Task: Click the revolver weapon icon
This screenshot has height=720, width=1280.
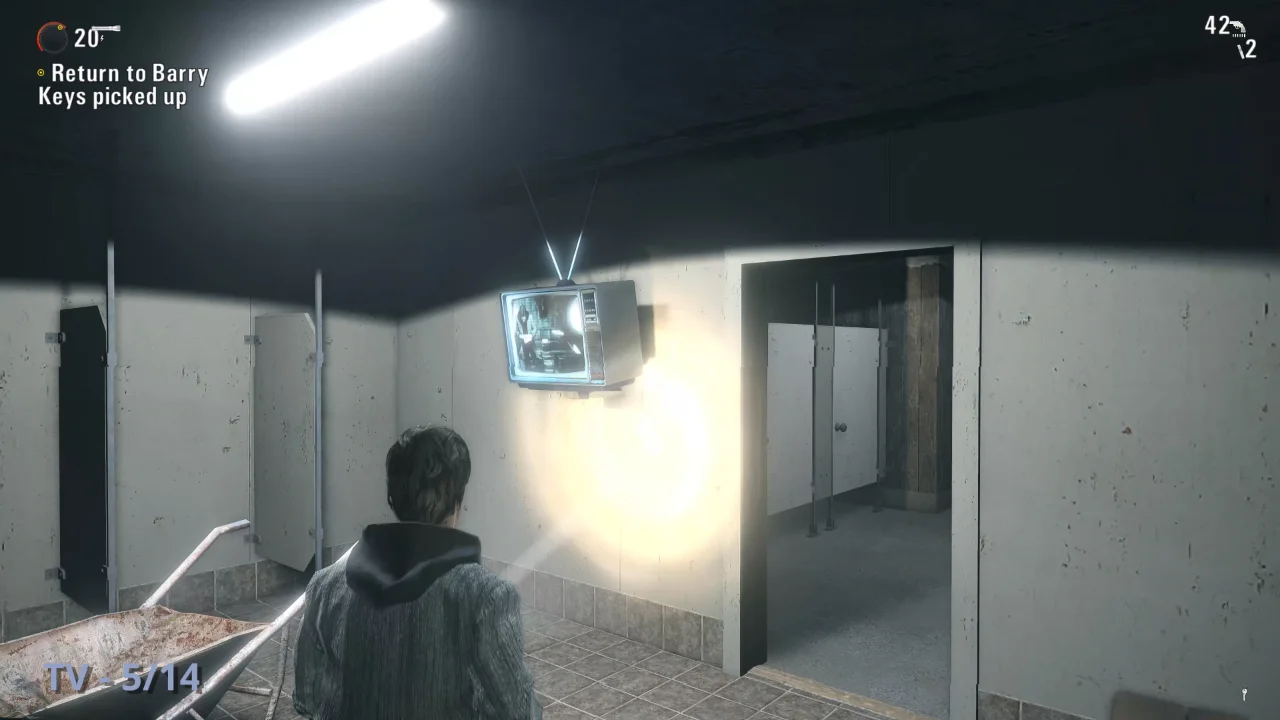Action: [x=1238, y=28]
